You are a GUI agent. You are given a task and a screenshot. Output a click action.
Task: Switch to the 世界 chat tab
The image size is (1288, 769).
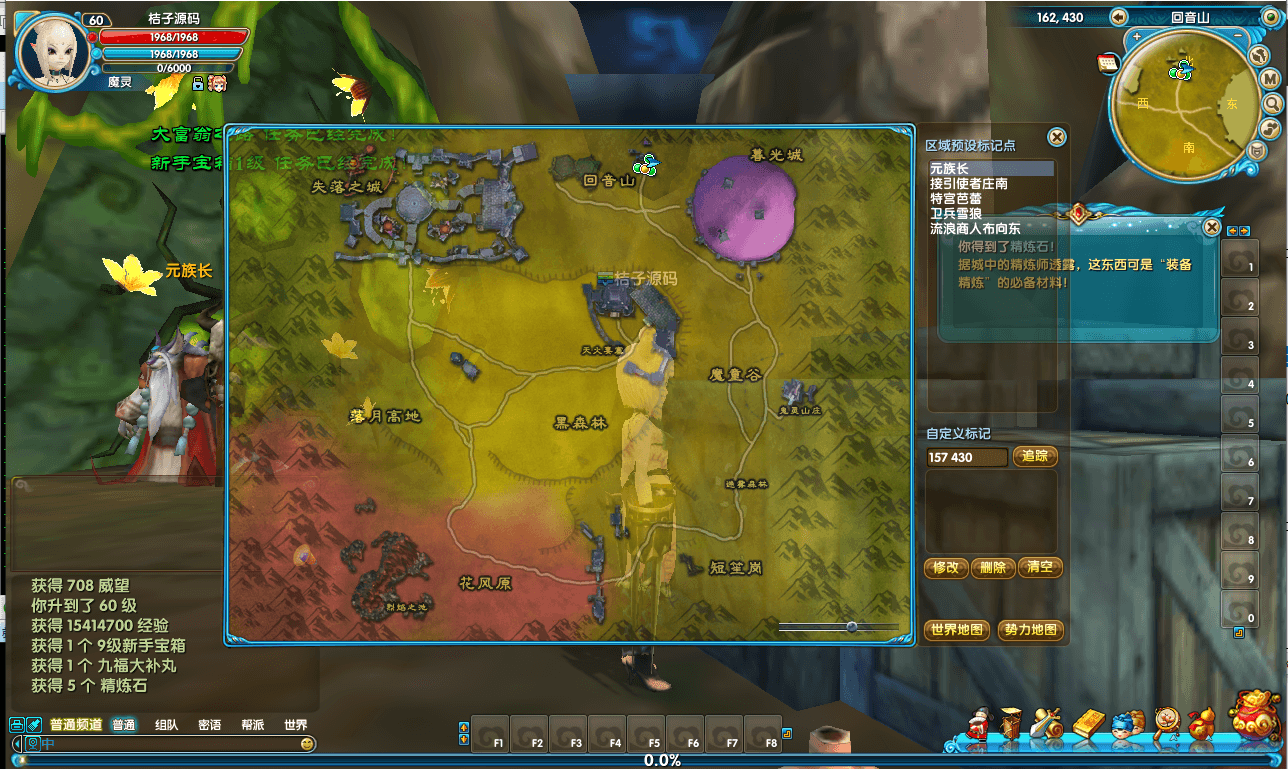[x=296, y=725]
